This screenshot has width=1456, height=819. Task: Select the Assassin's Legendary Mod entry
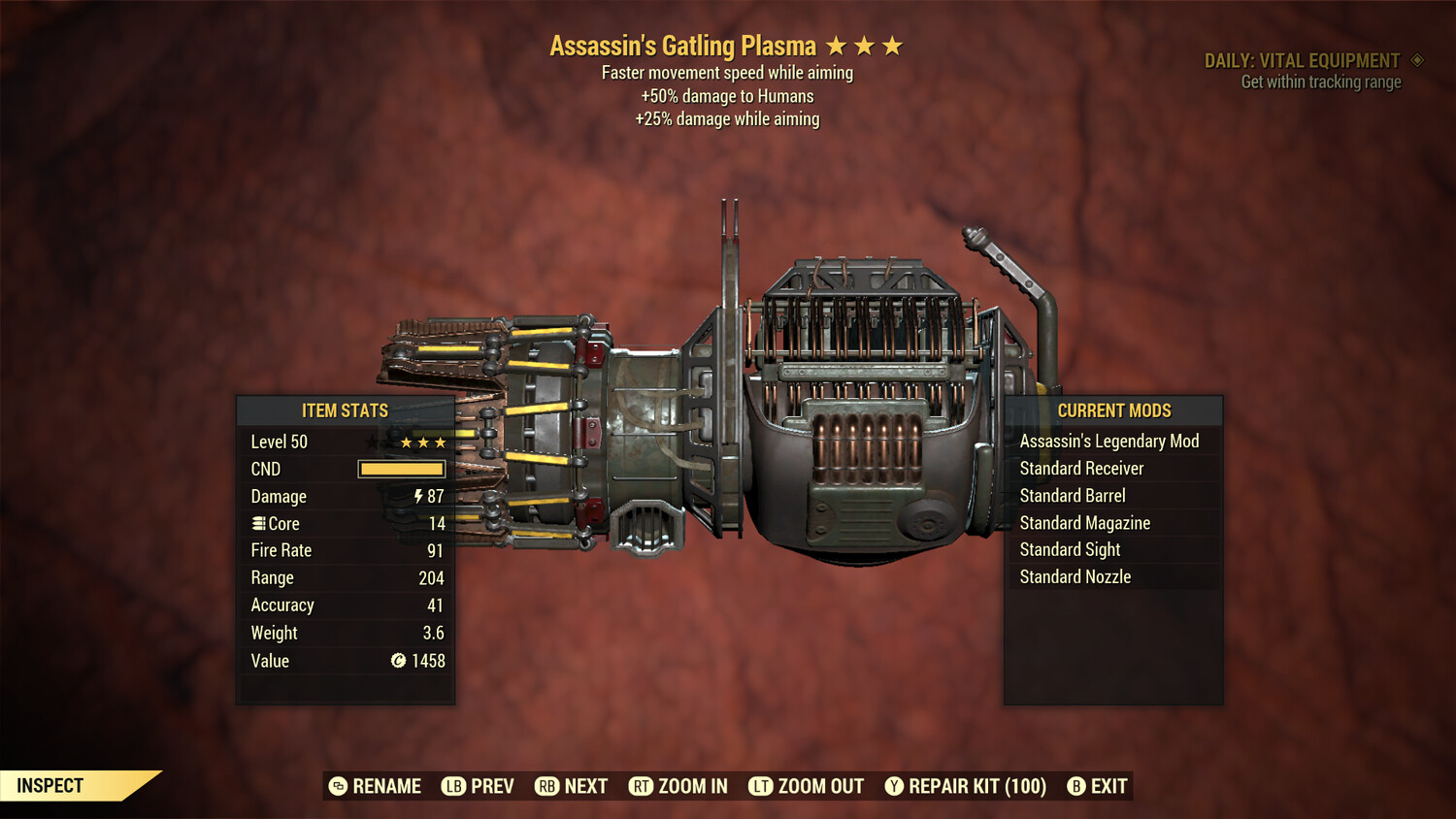coord(1109,441)
